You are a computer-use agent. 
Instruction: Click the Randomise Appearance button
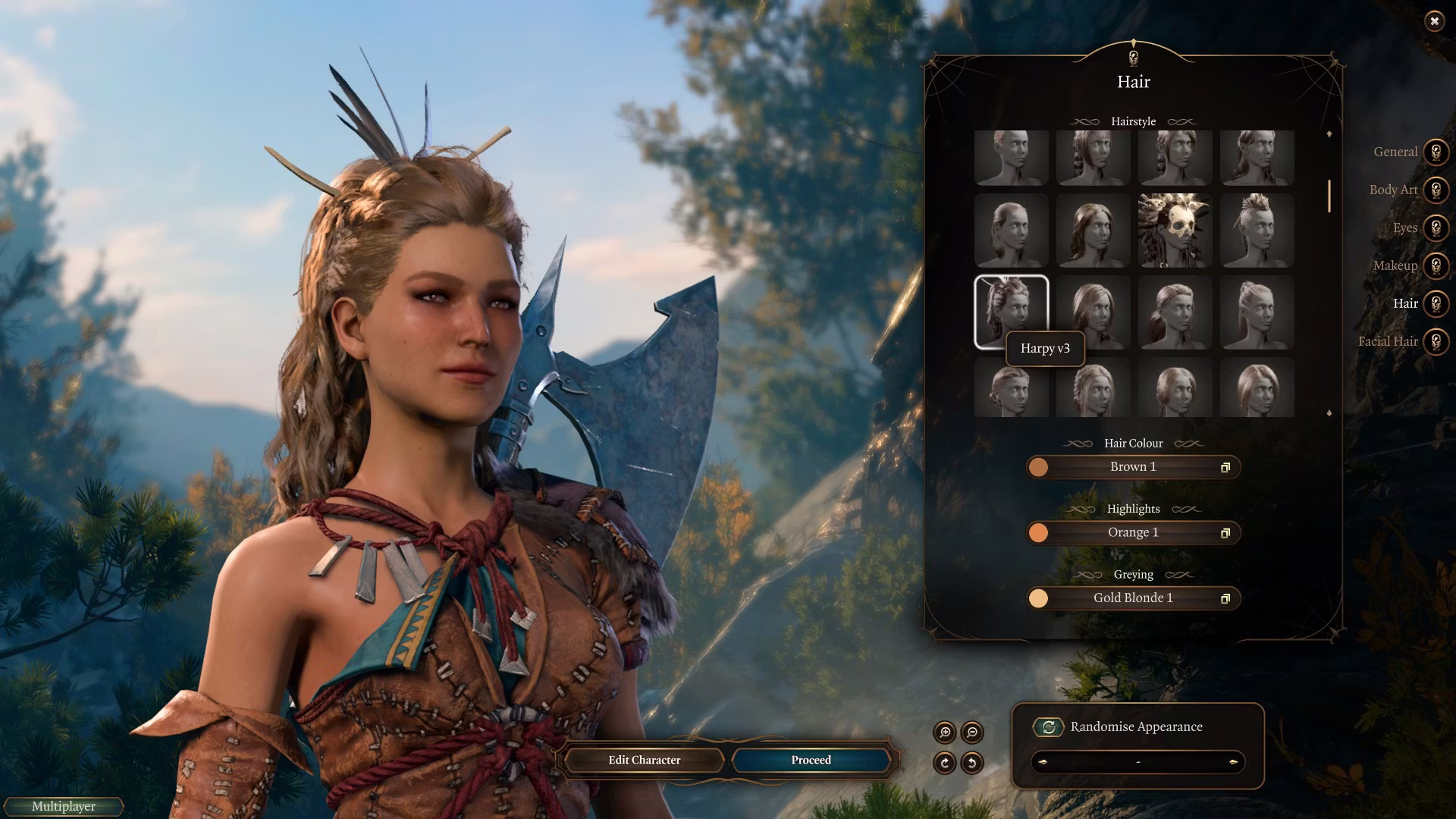(x=1049, y=727)
